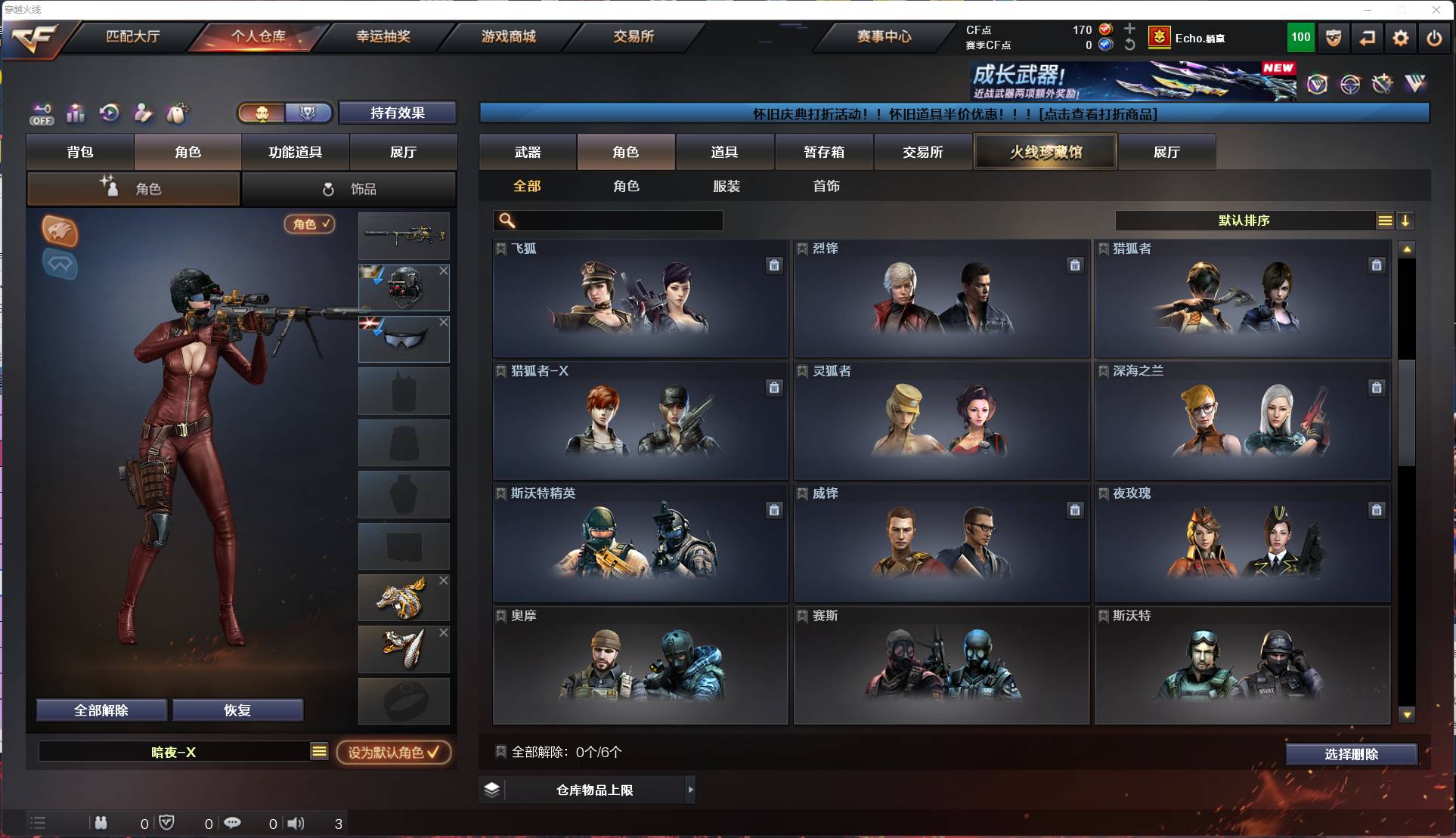Click the power exit icon at top right
This screenshot has height=838, width=1456.
(x=1434, y=37)
